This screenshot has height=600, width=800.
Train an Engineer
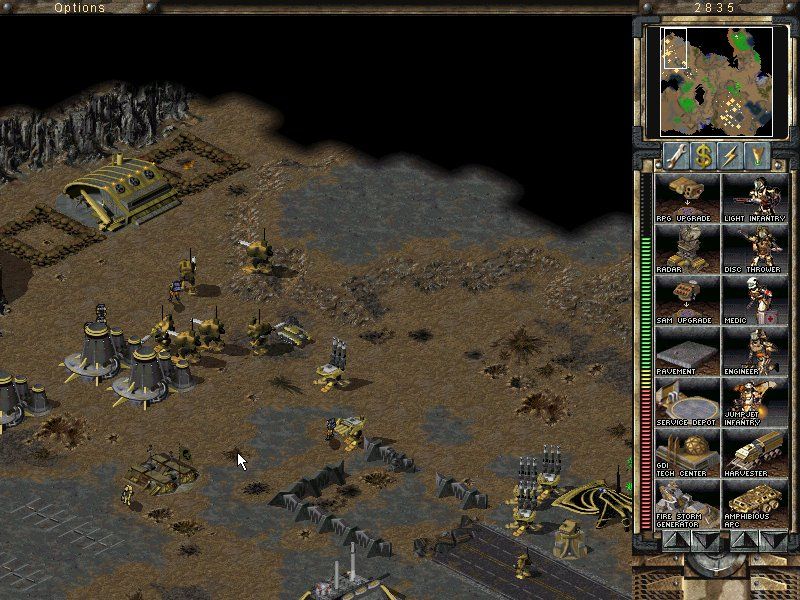754,351
